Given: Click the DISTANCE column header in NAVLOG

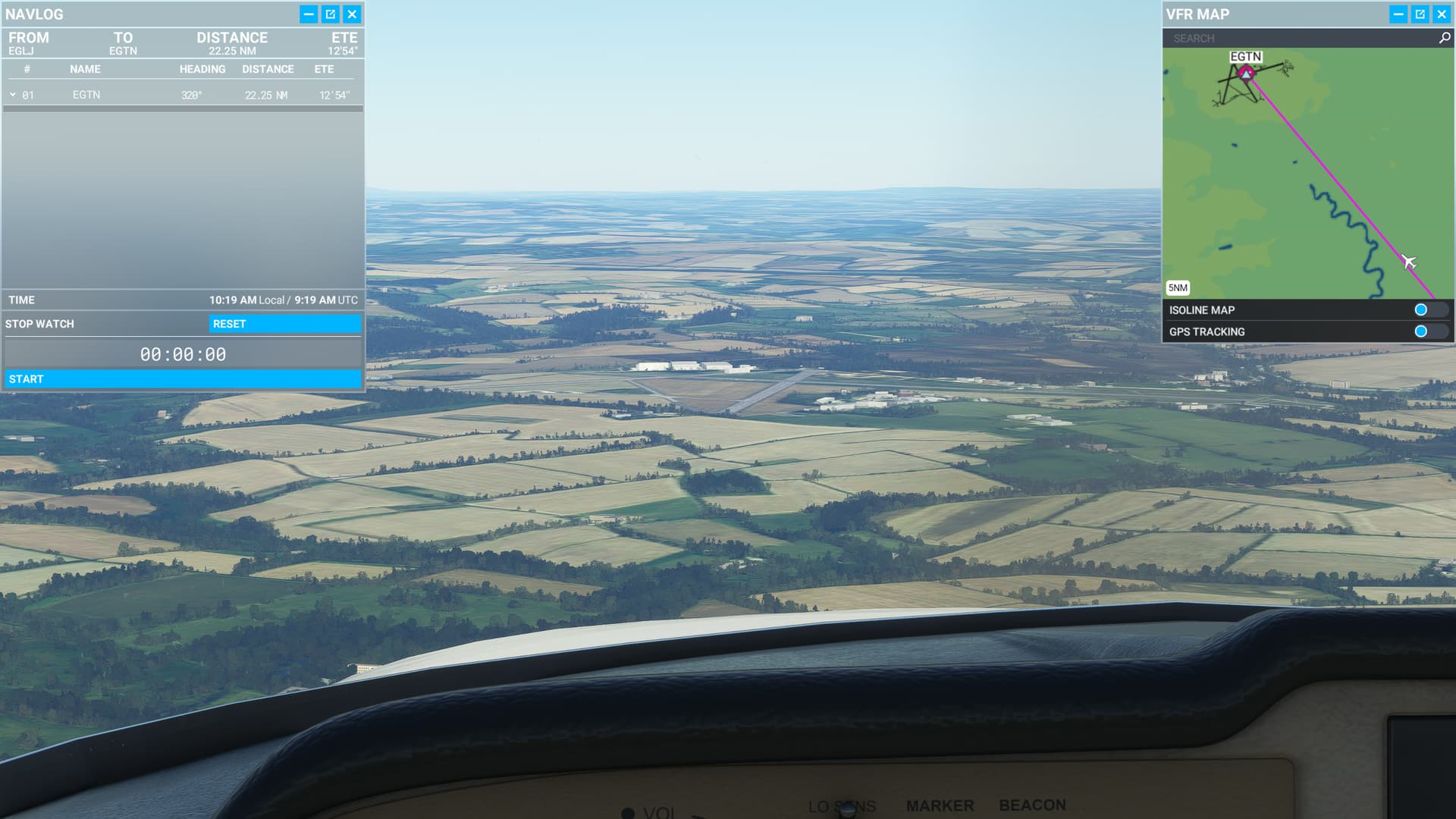Looking at the screenshot, I should [x=268, y=69].
